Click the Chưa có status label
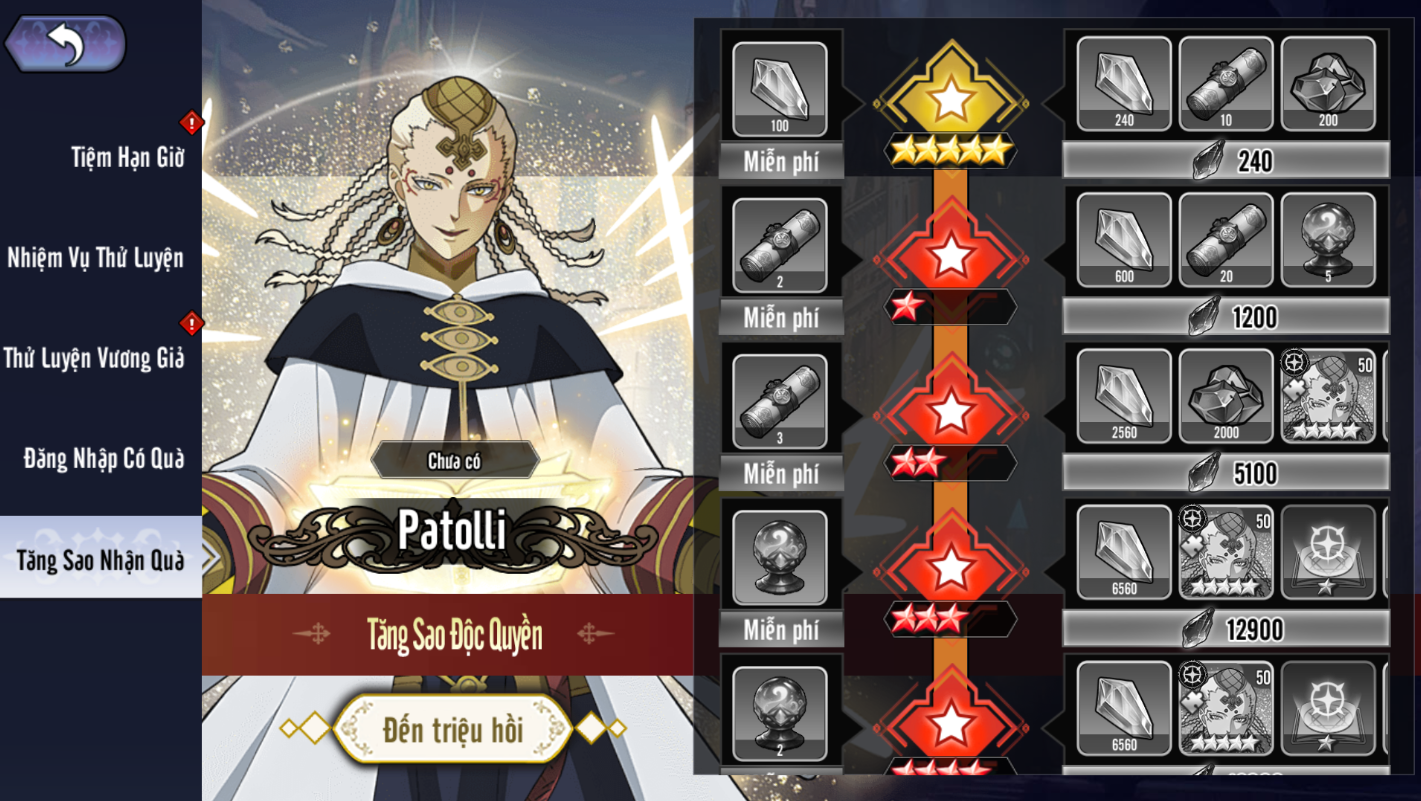 (x=455, y=461)
